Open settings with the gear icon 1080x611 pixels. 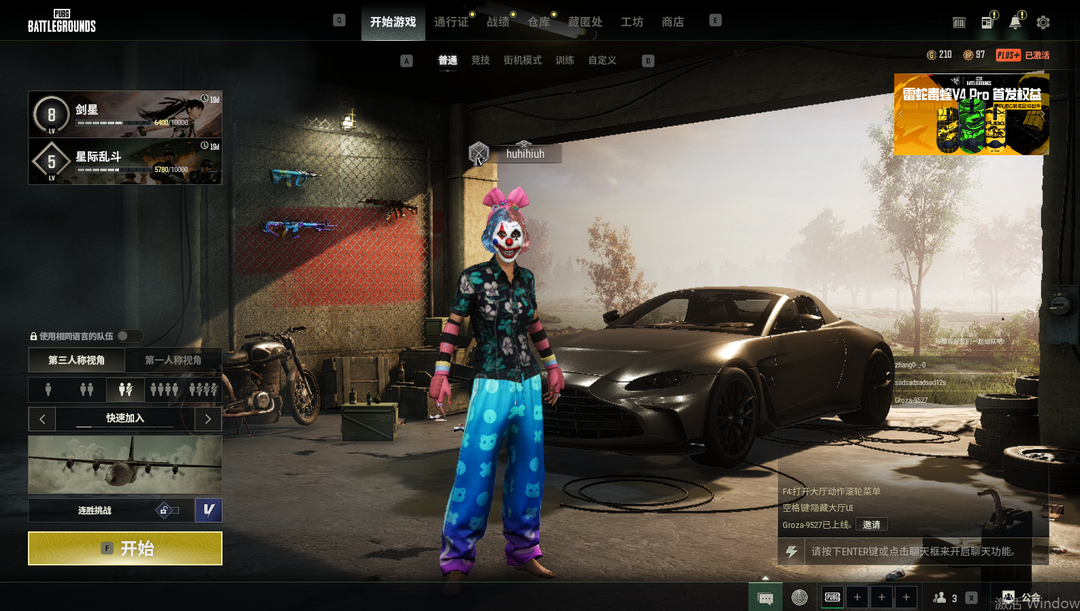[1043, 22]
